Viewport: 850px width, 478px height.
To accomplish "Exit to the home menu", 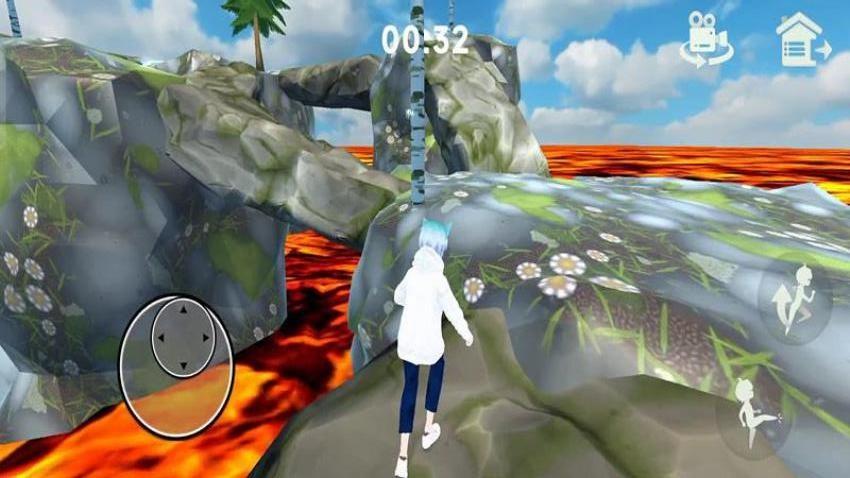I will coord(803,40).
